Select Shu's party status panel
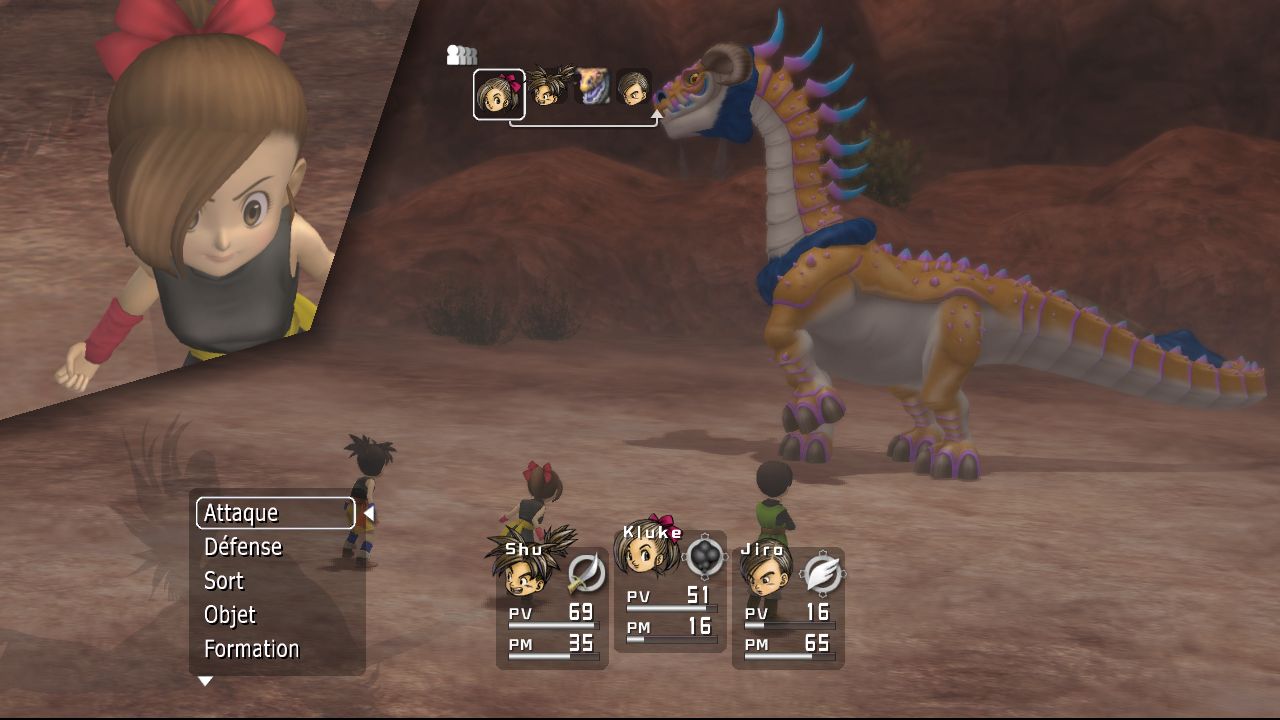This screenshot has height=720, width=1280. [552, 607]
